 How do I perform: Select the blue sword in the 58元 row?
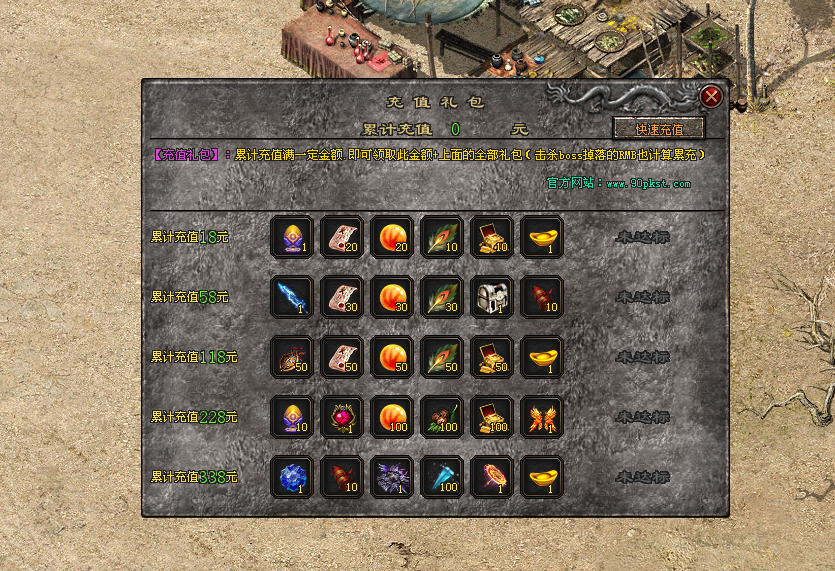pyautogui.click(x=292, y=297)
